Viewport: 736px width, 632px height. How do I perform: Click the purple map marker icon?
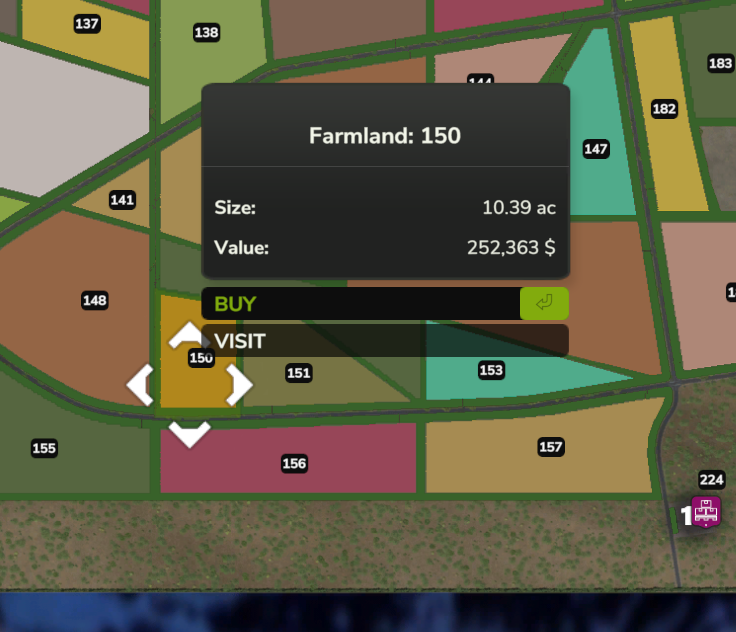pyautogui.click(x=706, y=511)
